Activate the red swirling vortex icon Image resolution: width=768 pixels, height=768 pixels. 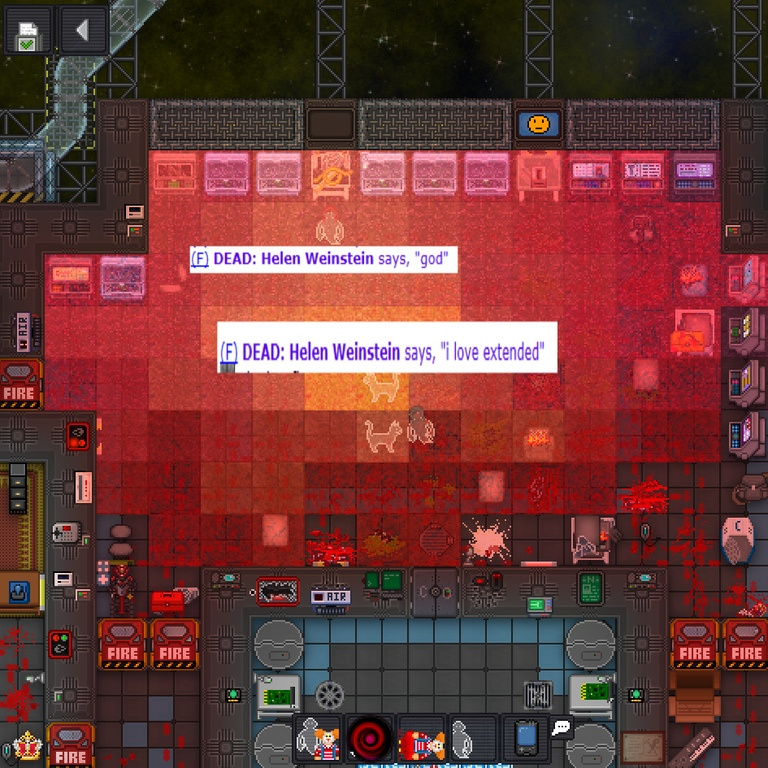370,741
